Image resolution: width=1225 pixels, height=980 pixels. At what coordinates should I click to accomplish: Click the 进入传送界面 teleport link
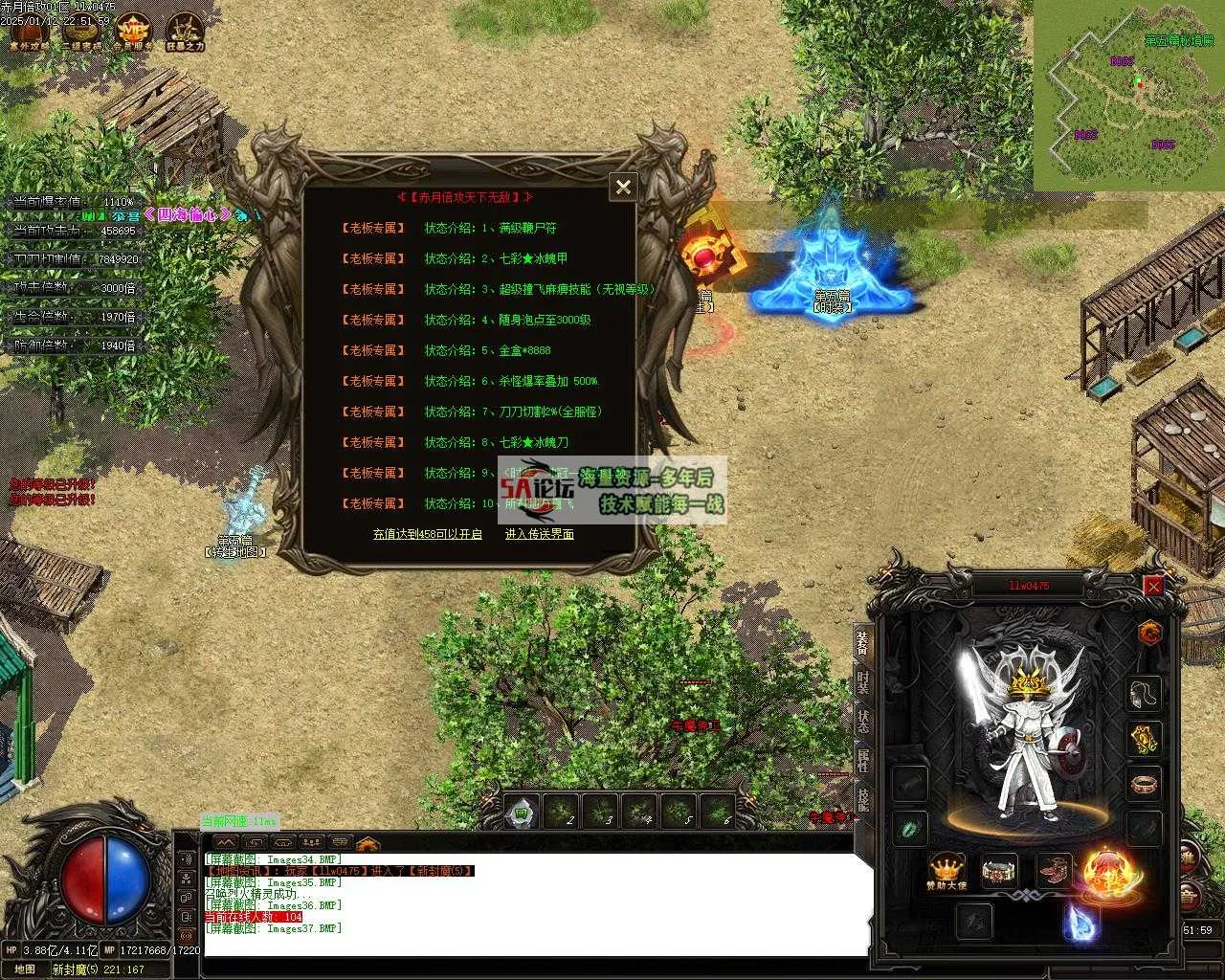539,534
